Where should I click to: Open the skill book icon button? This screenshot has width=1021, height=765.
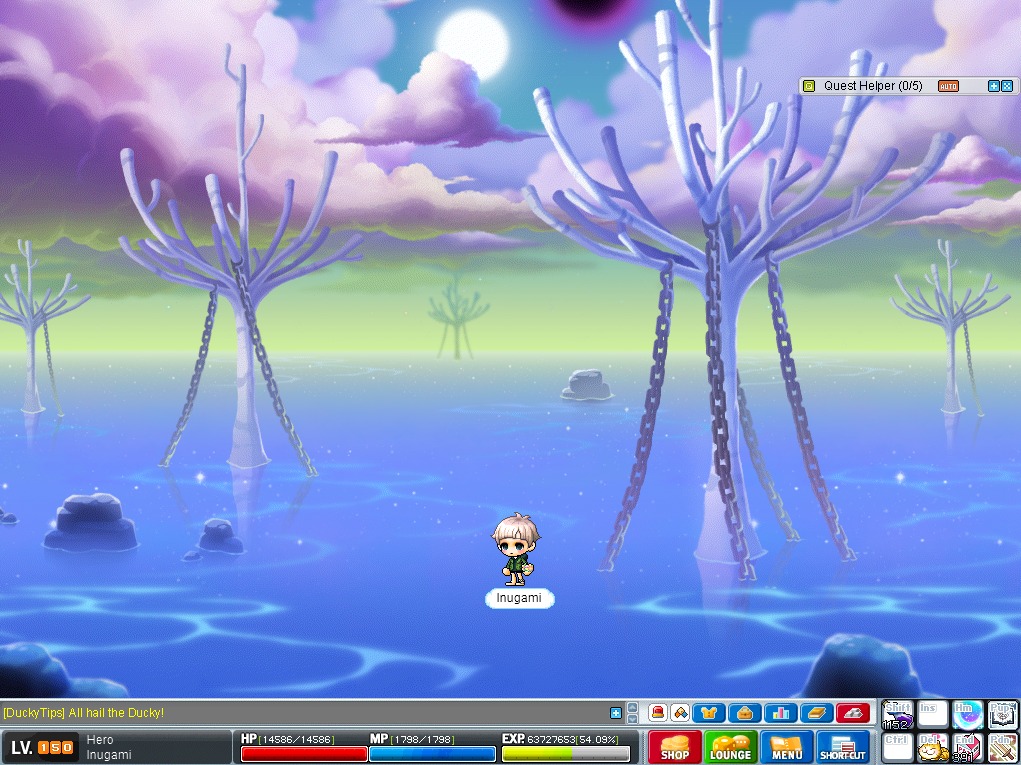tap(816, 713)
